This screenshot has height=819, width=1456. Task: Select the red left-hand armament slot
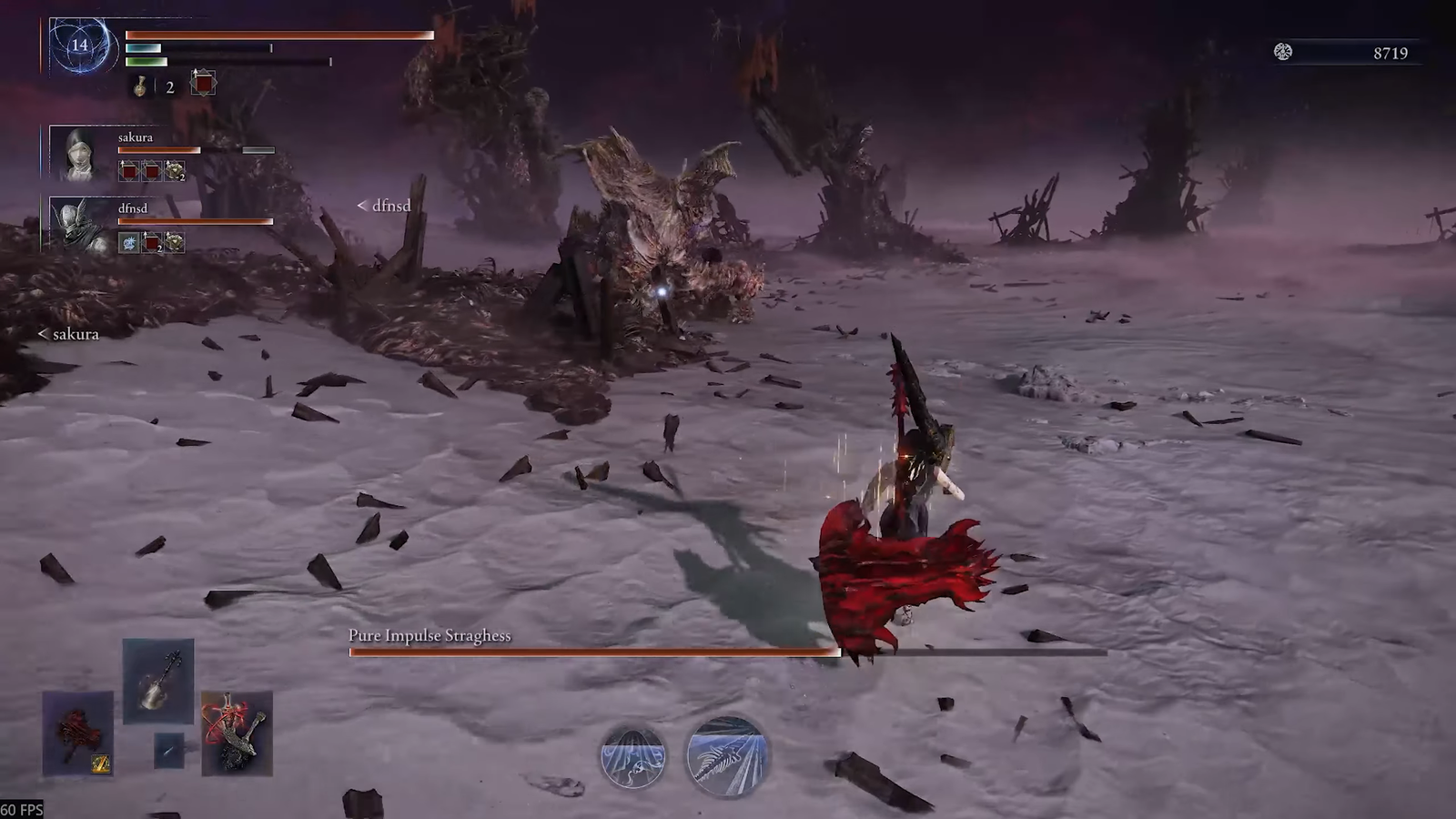pyautogui.click(x=78, y=733)
